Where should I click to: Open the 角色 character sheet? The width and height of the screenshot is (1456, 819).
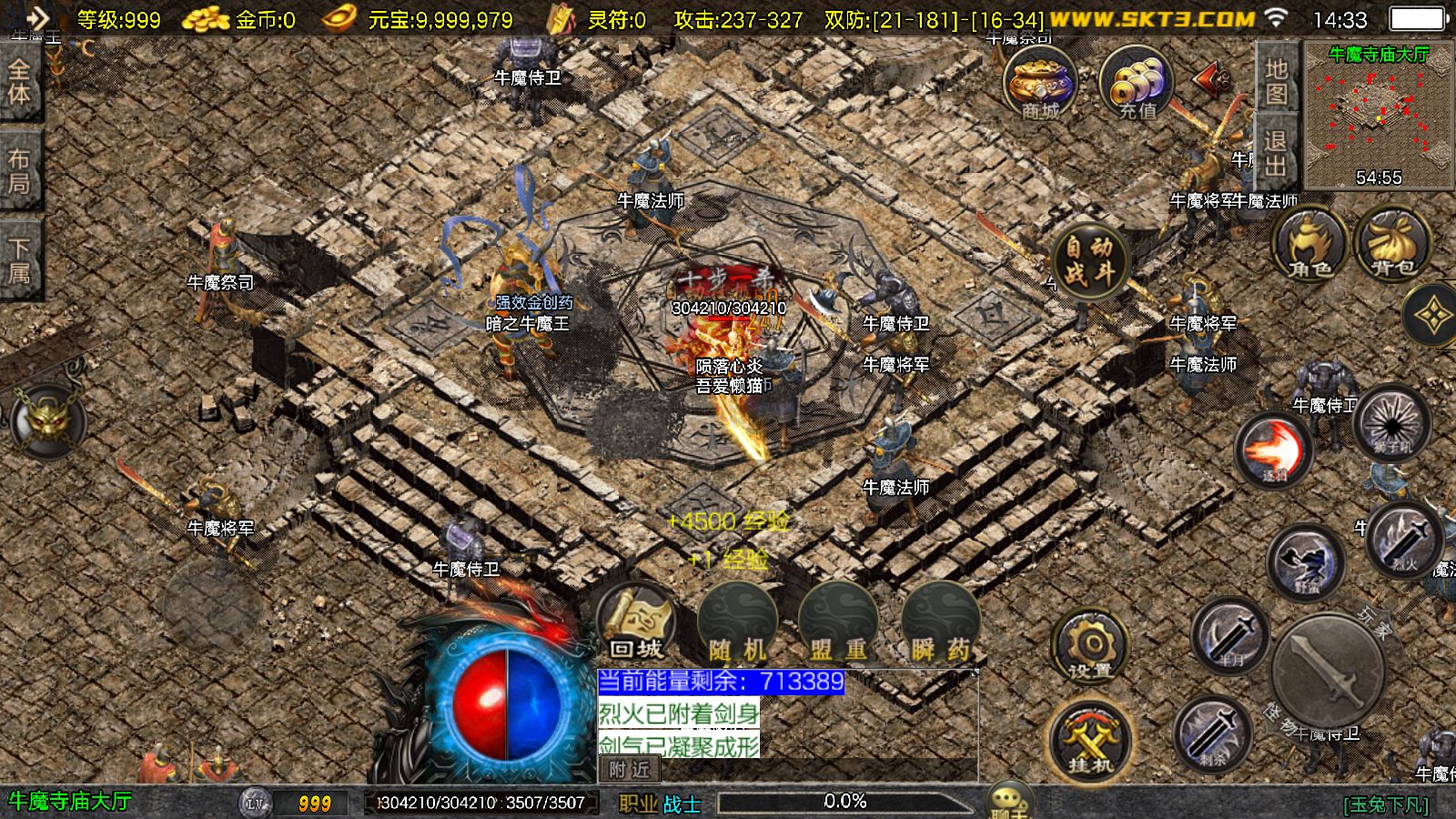tap(1309, 245)
